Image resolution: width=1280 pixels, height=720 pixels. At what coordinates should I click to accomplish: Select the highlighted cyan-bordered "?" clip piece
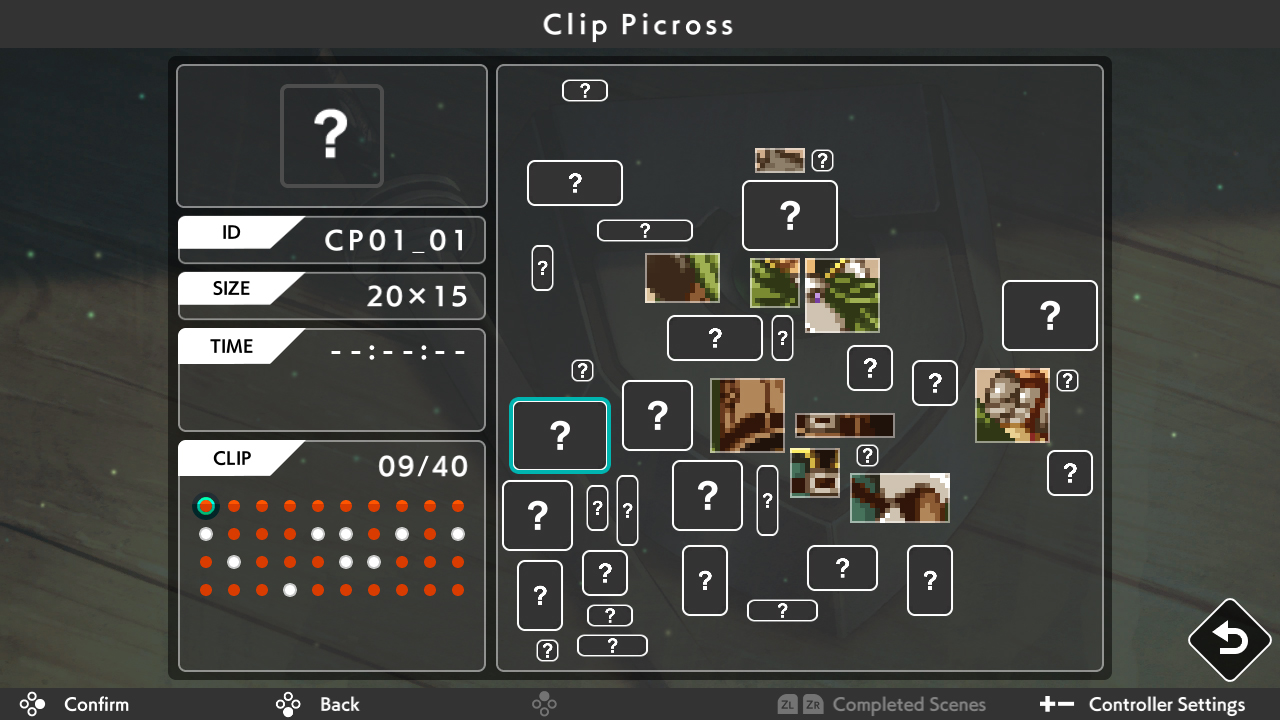[560, 435]
